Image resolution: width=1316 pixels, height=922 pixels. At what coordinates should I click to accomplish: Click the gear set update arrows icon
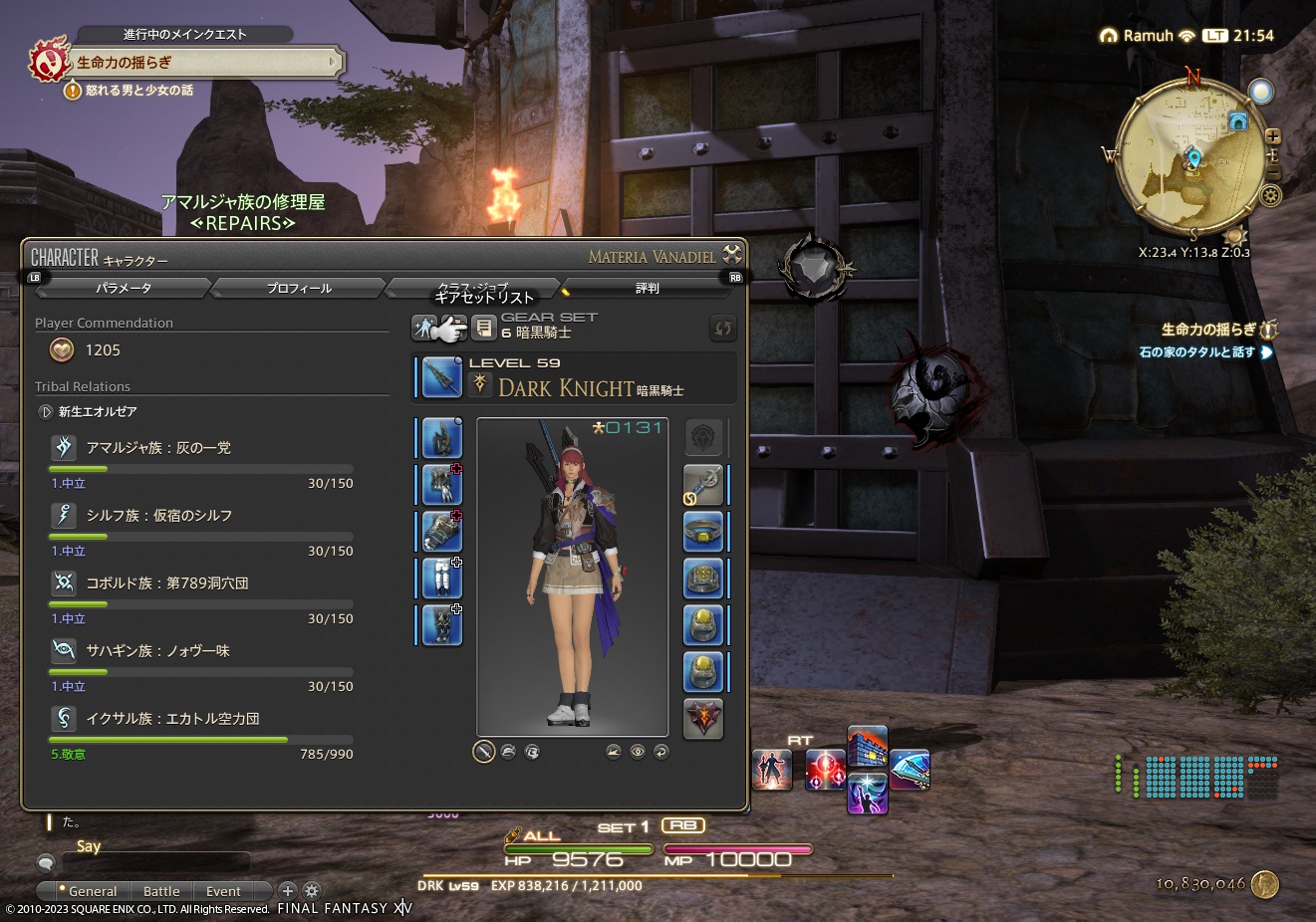click(x=723, y=328)
